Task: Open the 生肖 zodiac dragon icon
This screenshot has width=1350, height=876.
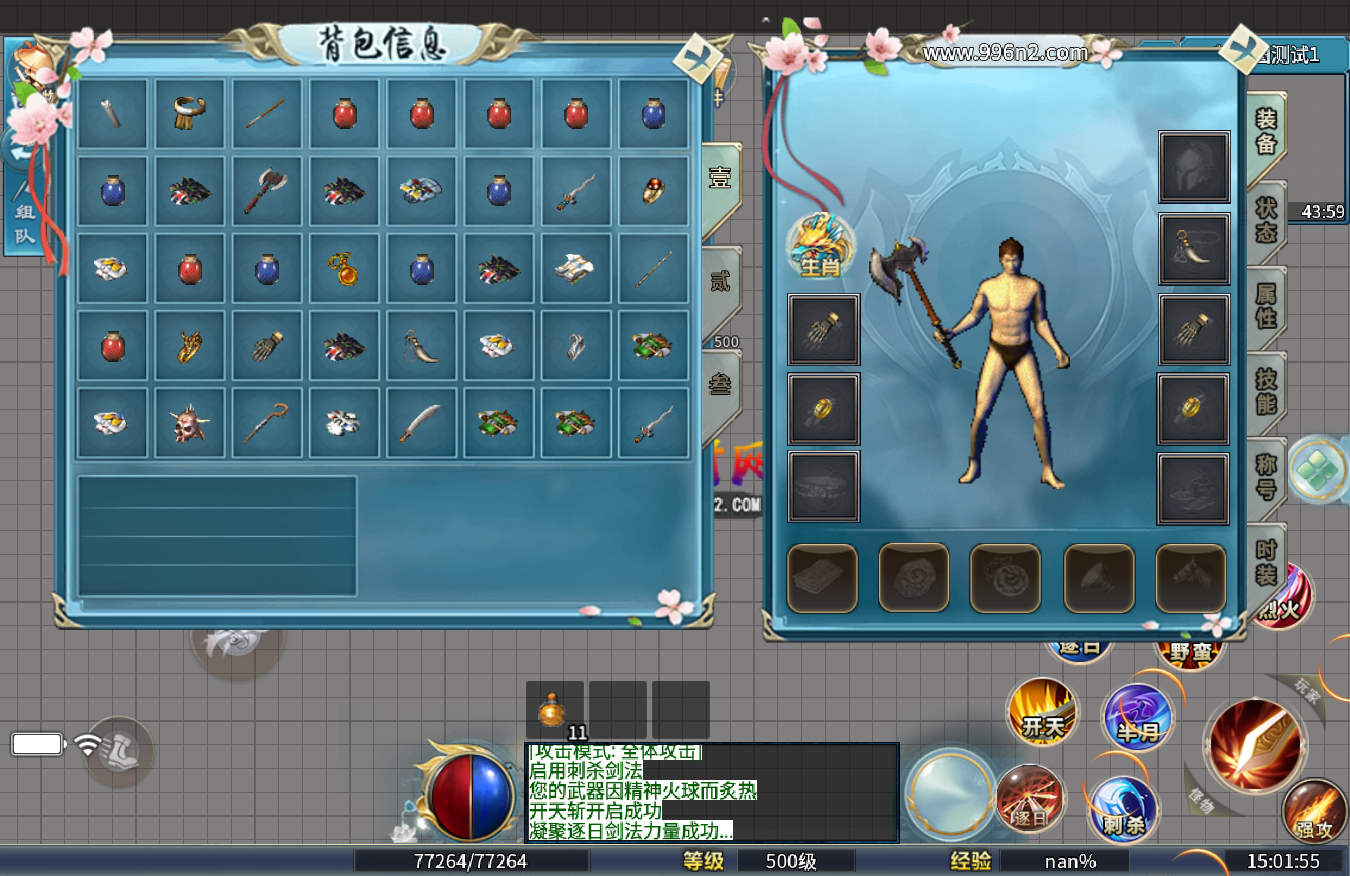Action: click(820, 246)
